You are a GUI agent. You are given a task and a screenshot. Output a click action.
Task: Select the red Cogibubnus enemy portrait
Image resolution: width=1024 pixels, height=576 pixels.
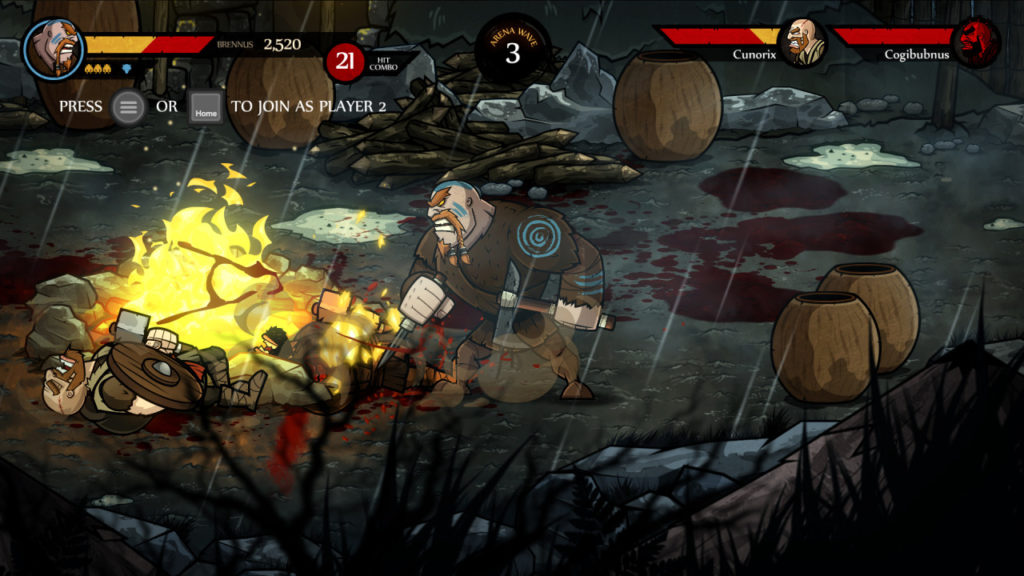(x=975, y=43)
